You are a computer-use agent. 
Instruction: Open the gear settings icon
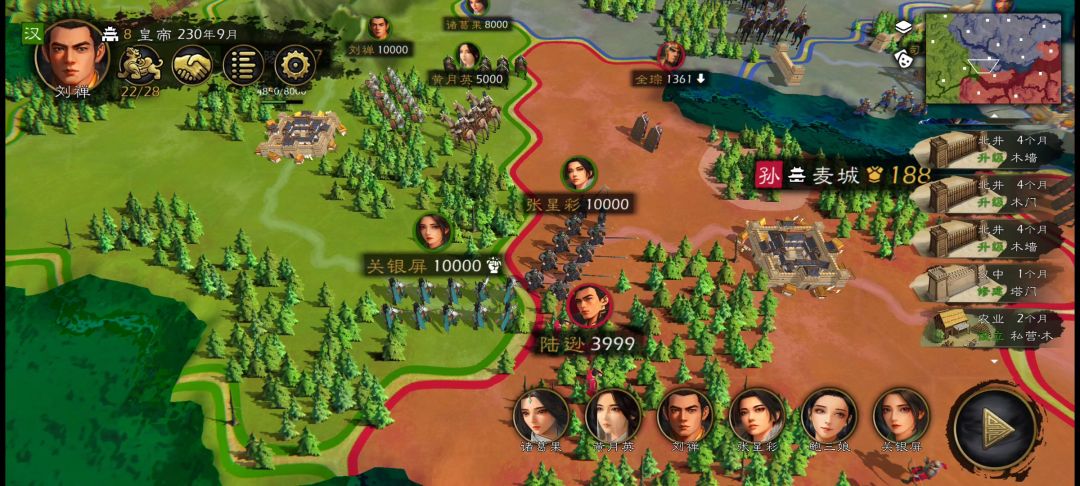coord(295,66)
